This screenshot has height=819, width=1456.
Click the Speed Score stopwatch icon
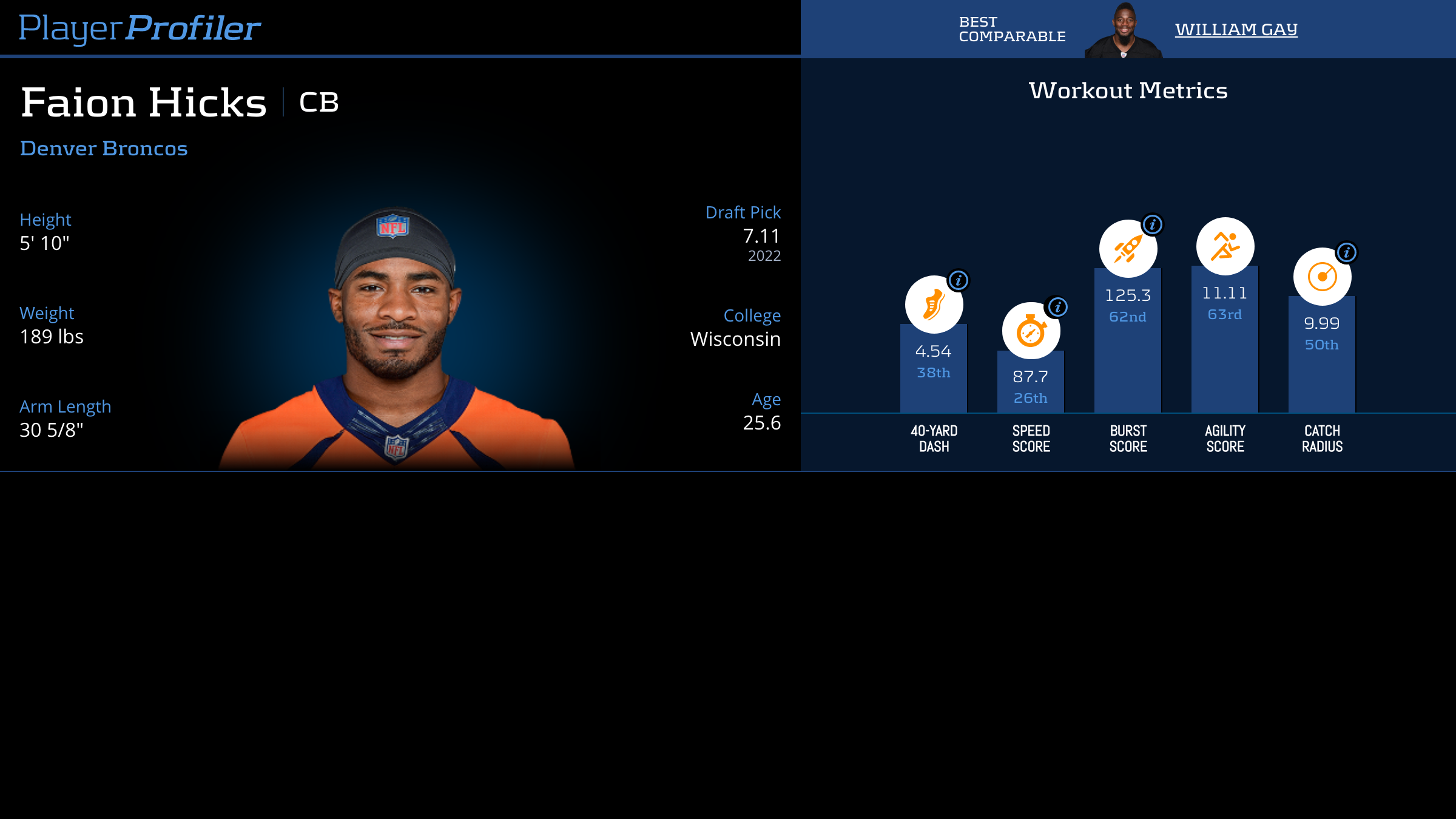point(1030,331)
